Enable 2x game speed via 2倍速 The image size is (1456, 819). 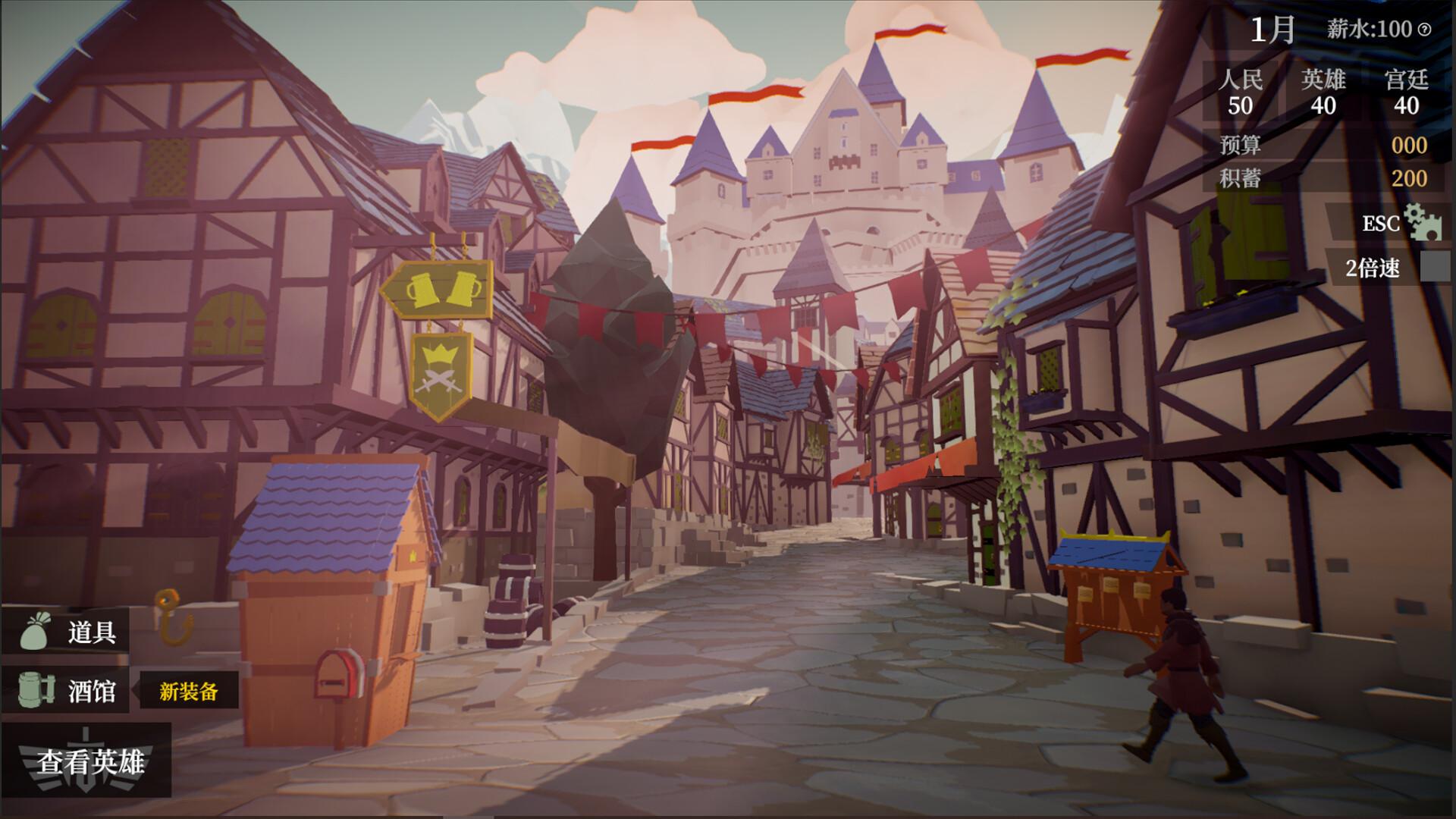1373,266
